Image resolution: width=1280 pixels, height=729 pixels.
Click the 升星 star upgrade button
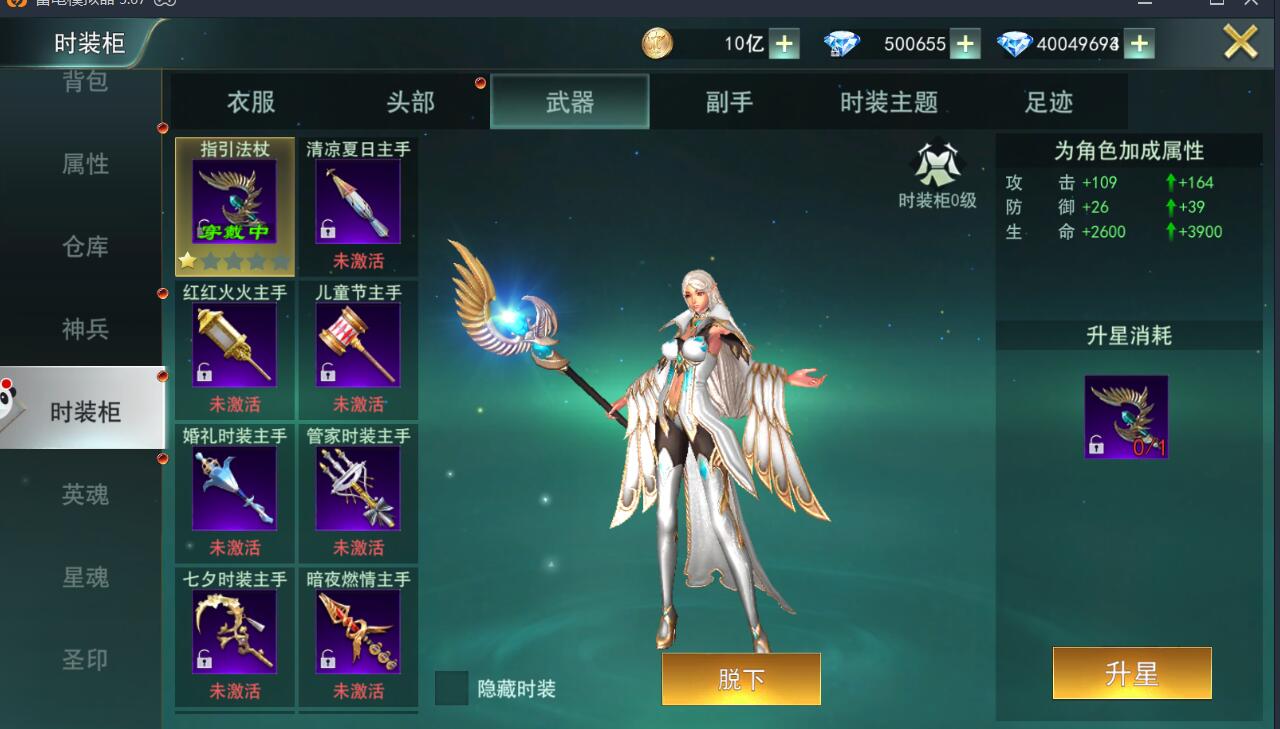tap(1132, 673)
